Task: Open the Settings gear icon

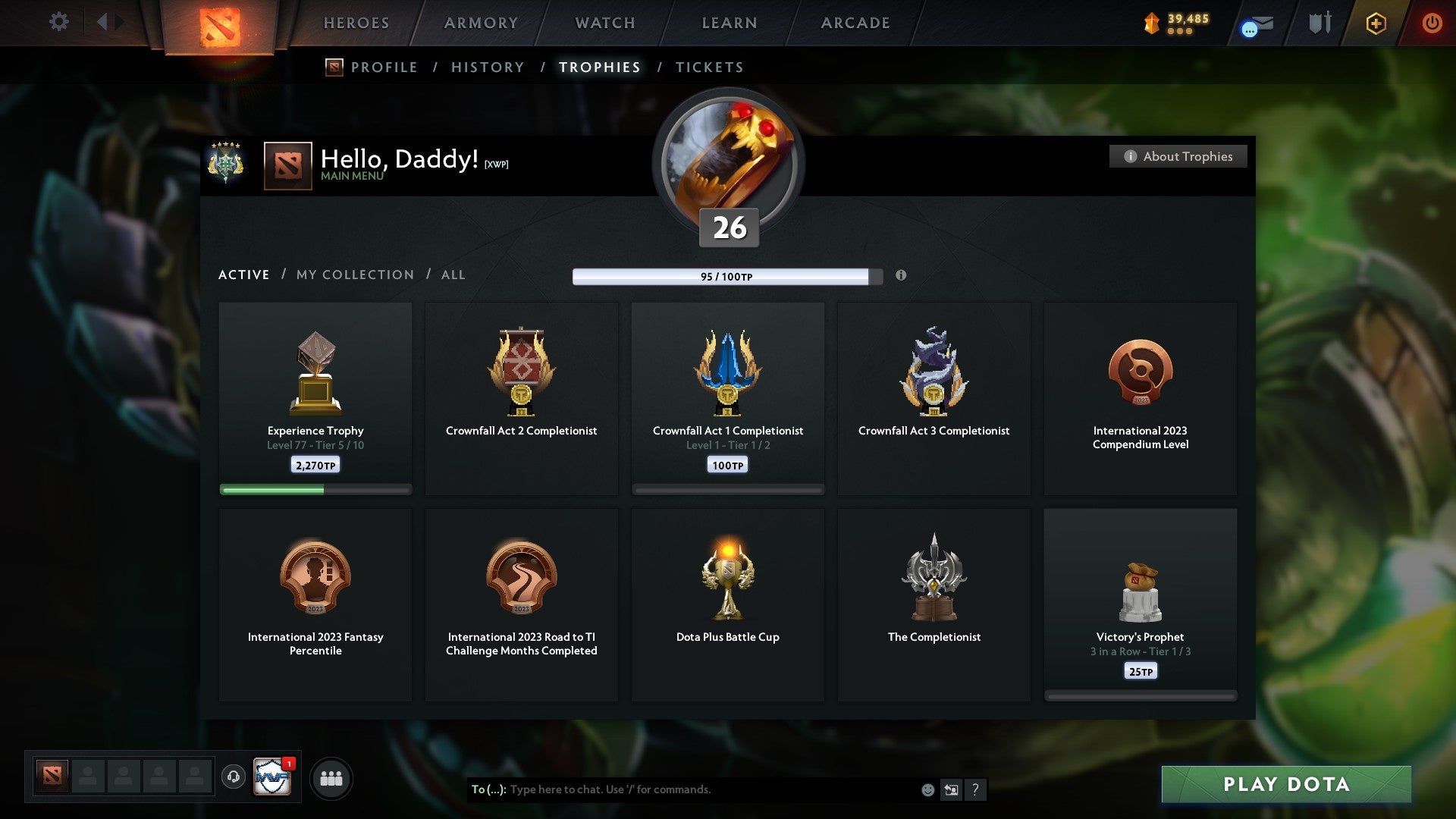Action: point(59,22)
